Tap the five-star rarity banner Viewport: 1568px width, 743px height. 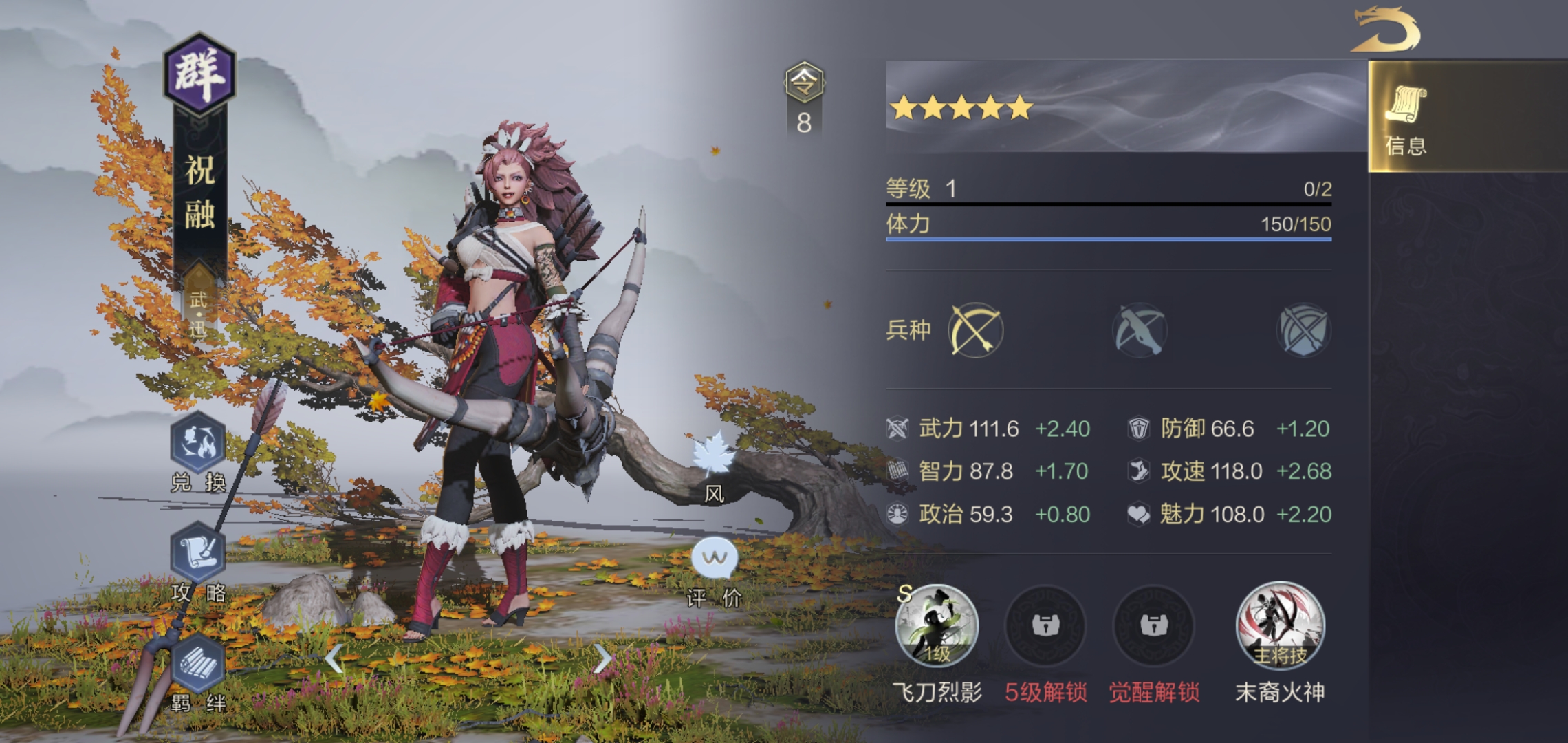click(x=961, y=108)
